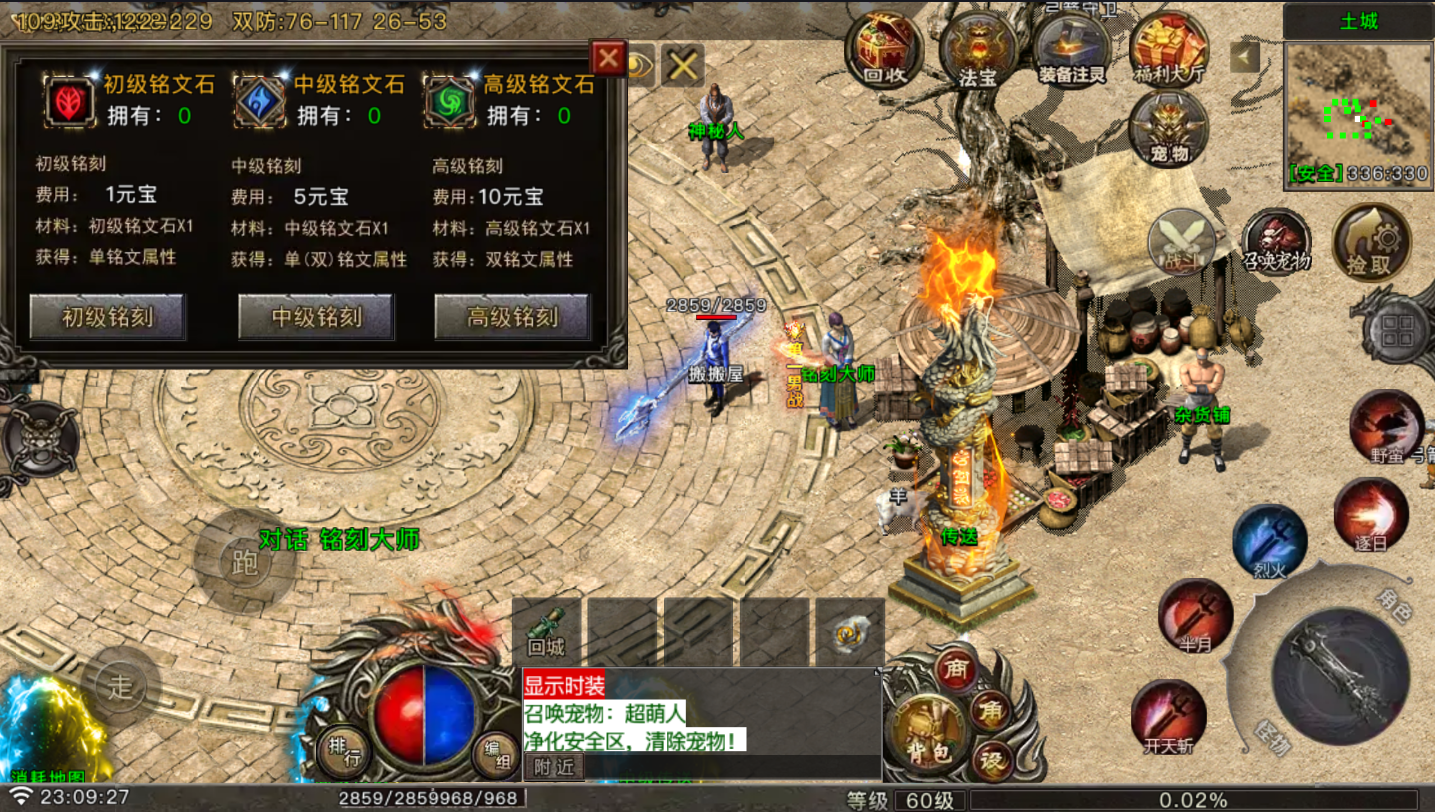Close the inscription panel with red X

pos(607,58)
